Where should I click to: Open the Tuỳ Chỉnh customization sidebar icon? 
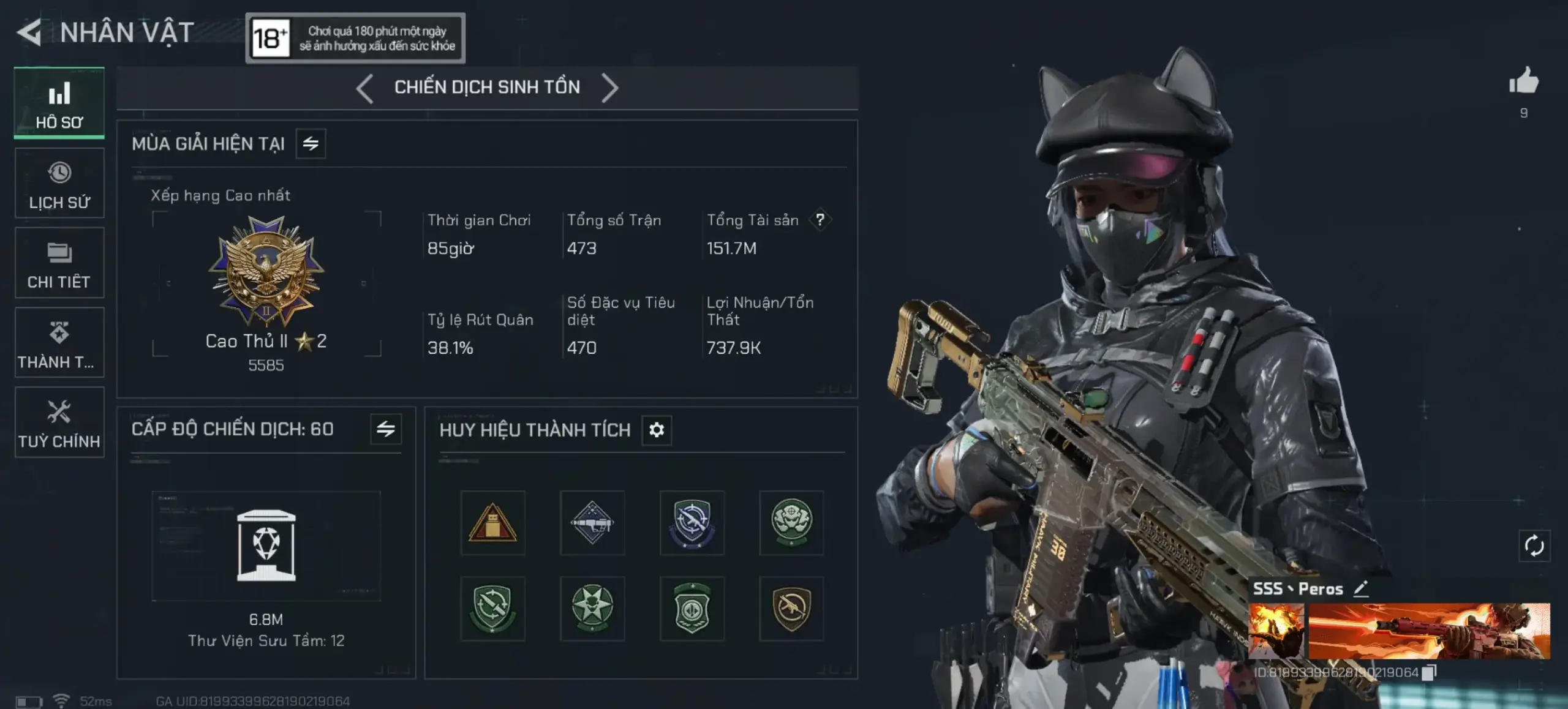click(59, 422)
